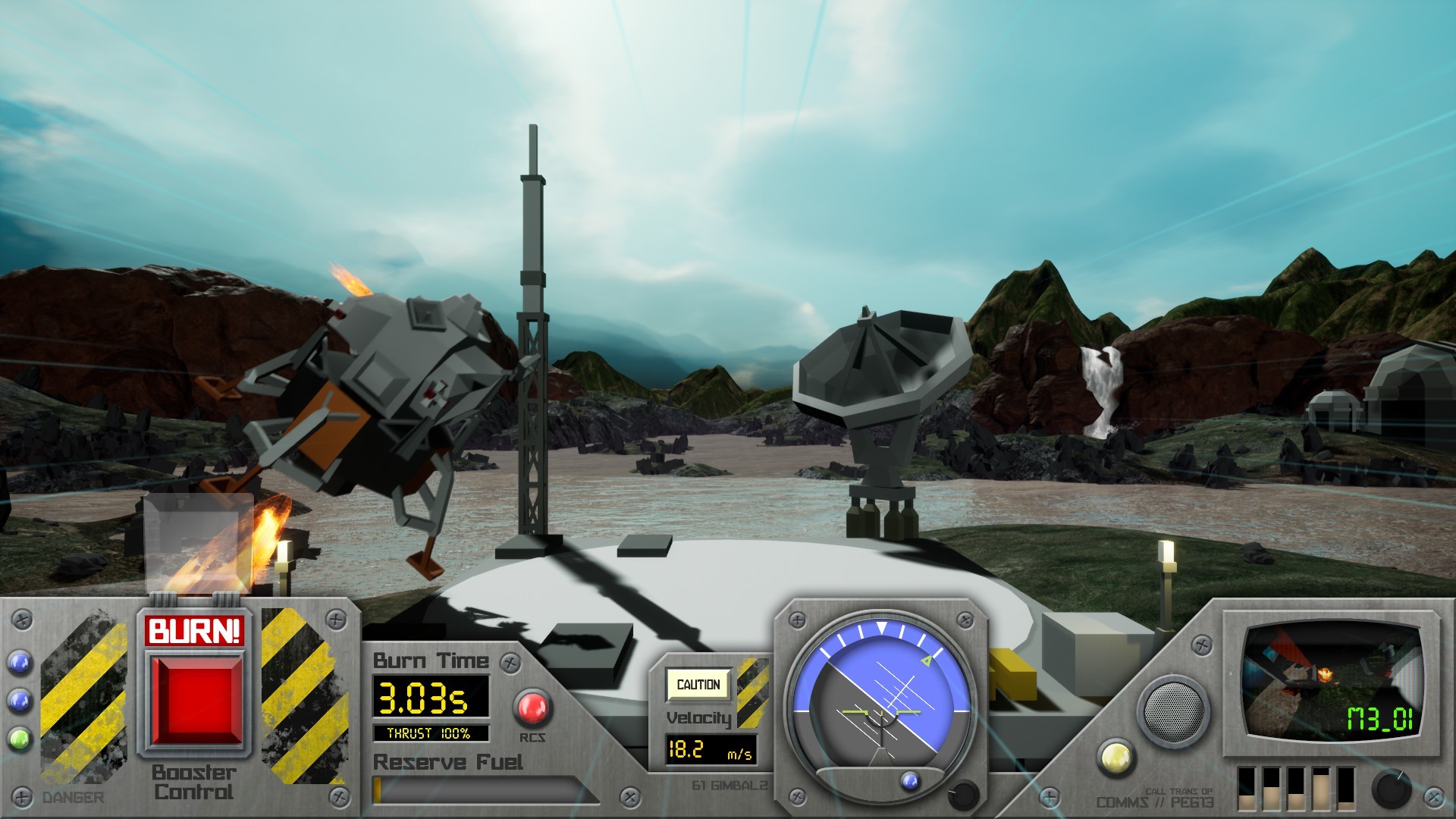The height and width of the screenshot is (819, 1456).
Task: Click the THRUST 100% readout
Action: 430,733
